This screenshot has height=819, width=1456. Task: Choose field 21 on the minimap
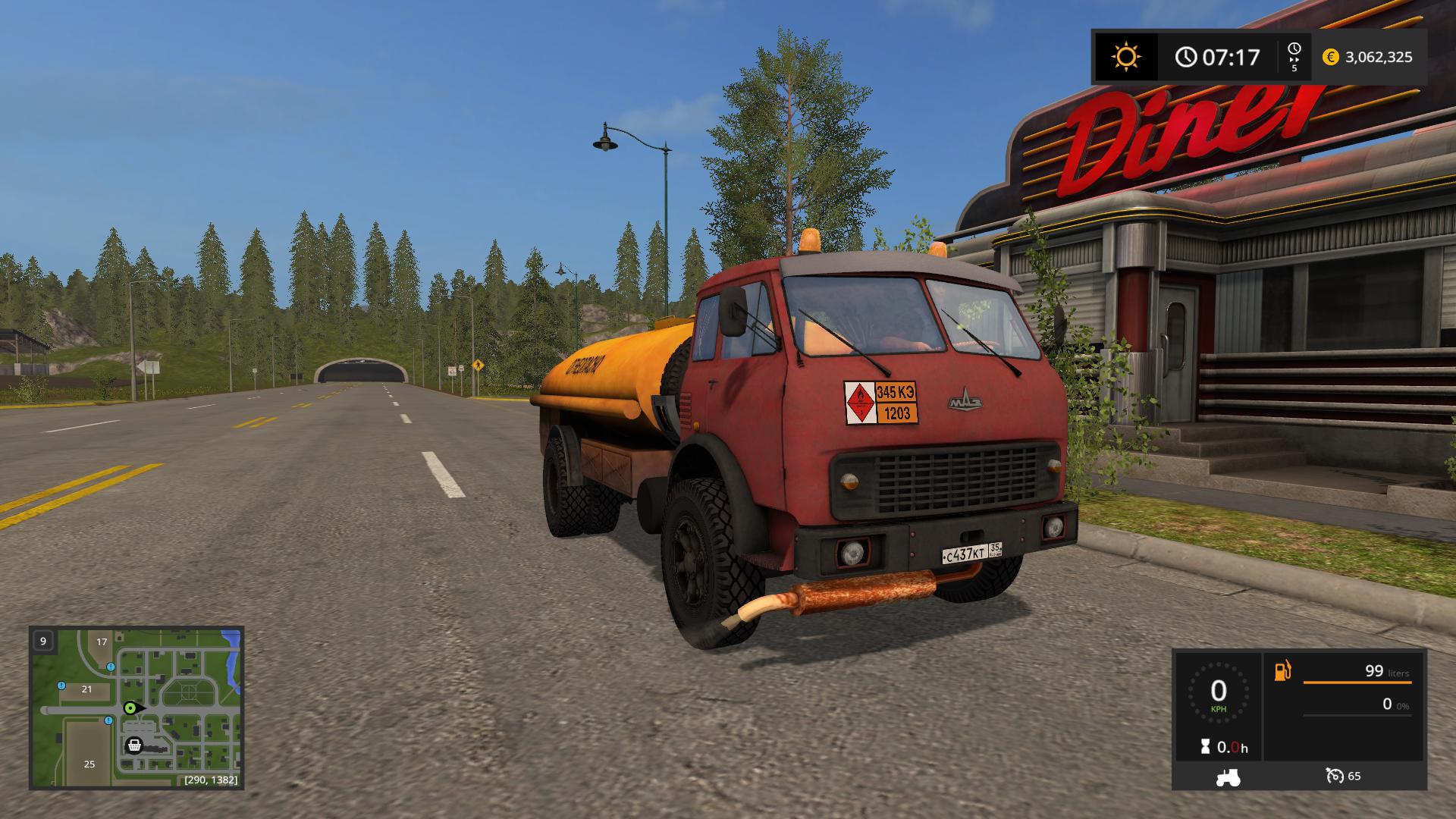click(86, 689)
